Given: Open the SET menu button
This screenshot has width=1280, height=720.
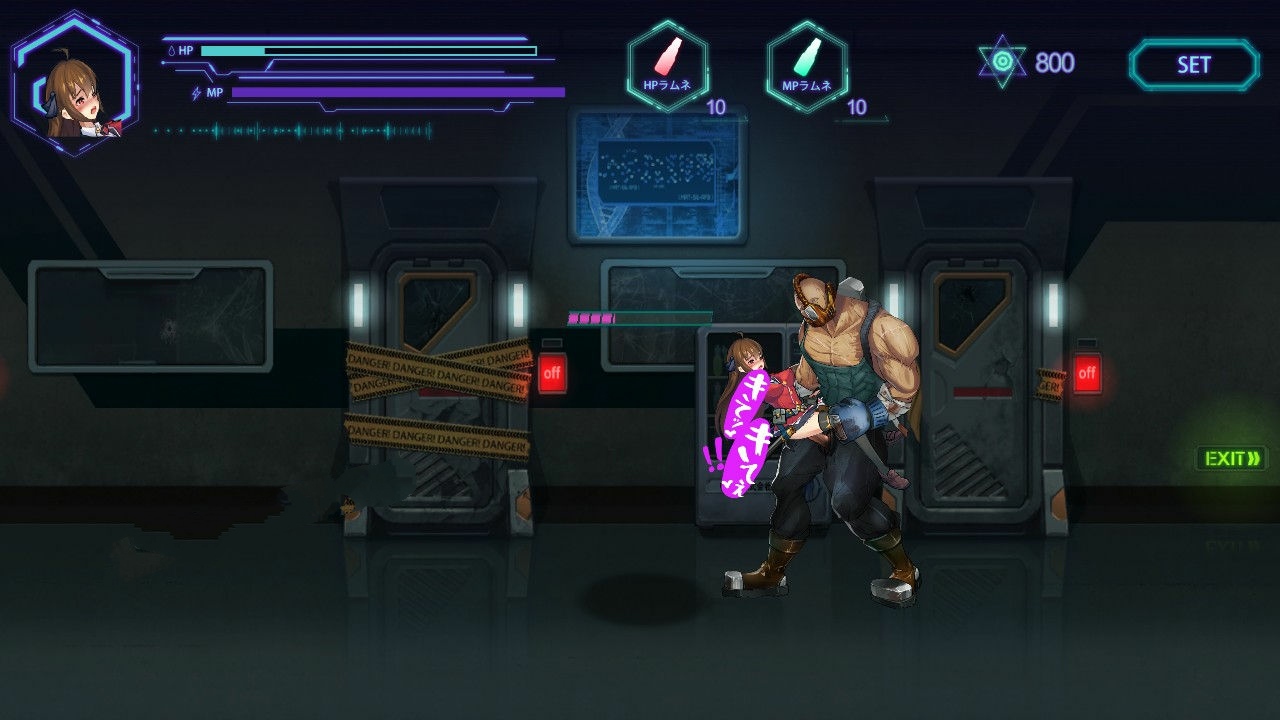Looking at the screenshot, I should [x=1193, y=65].
